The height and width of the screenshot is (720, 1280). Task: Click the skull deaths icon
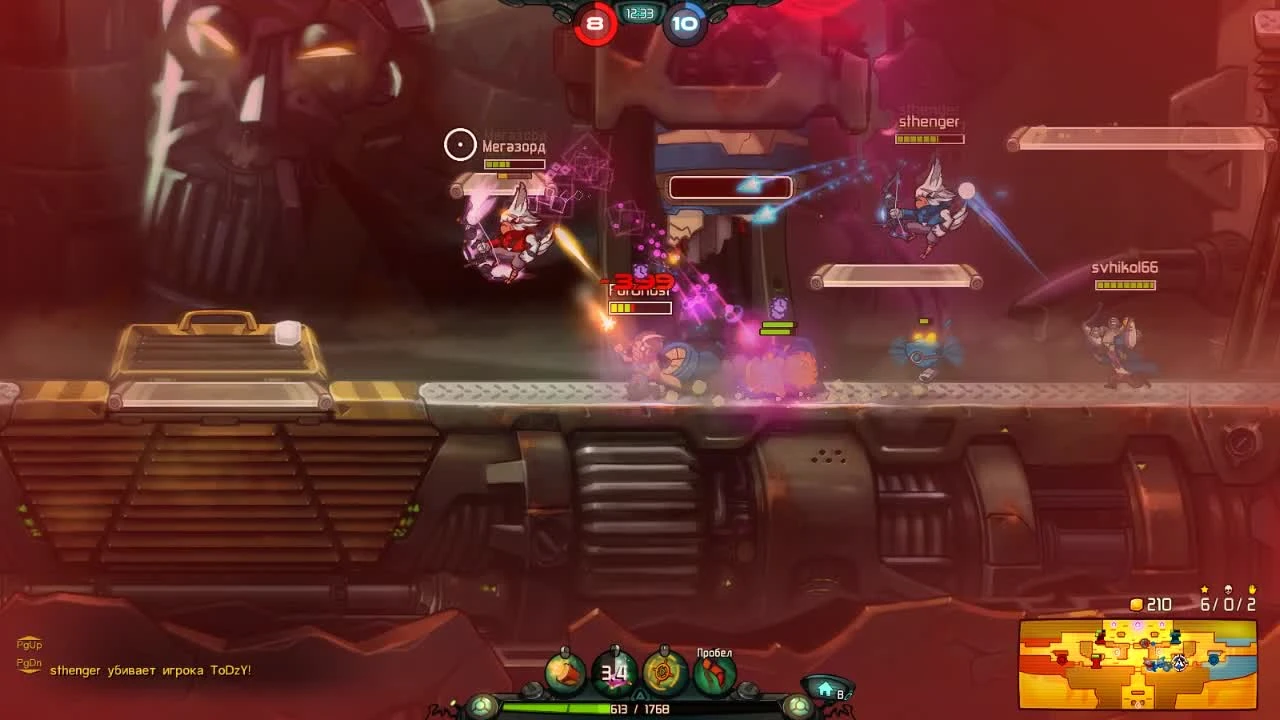pos(1228,589)
